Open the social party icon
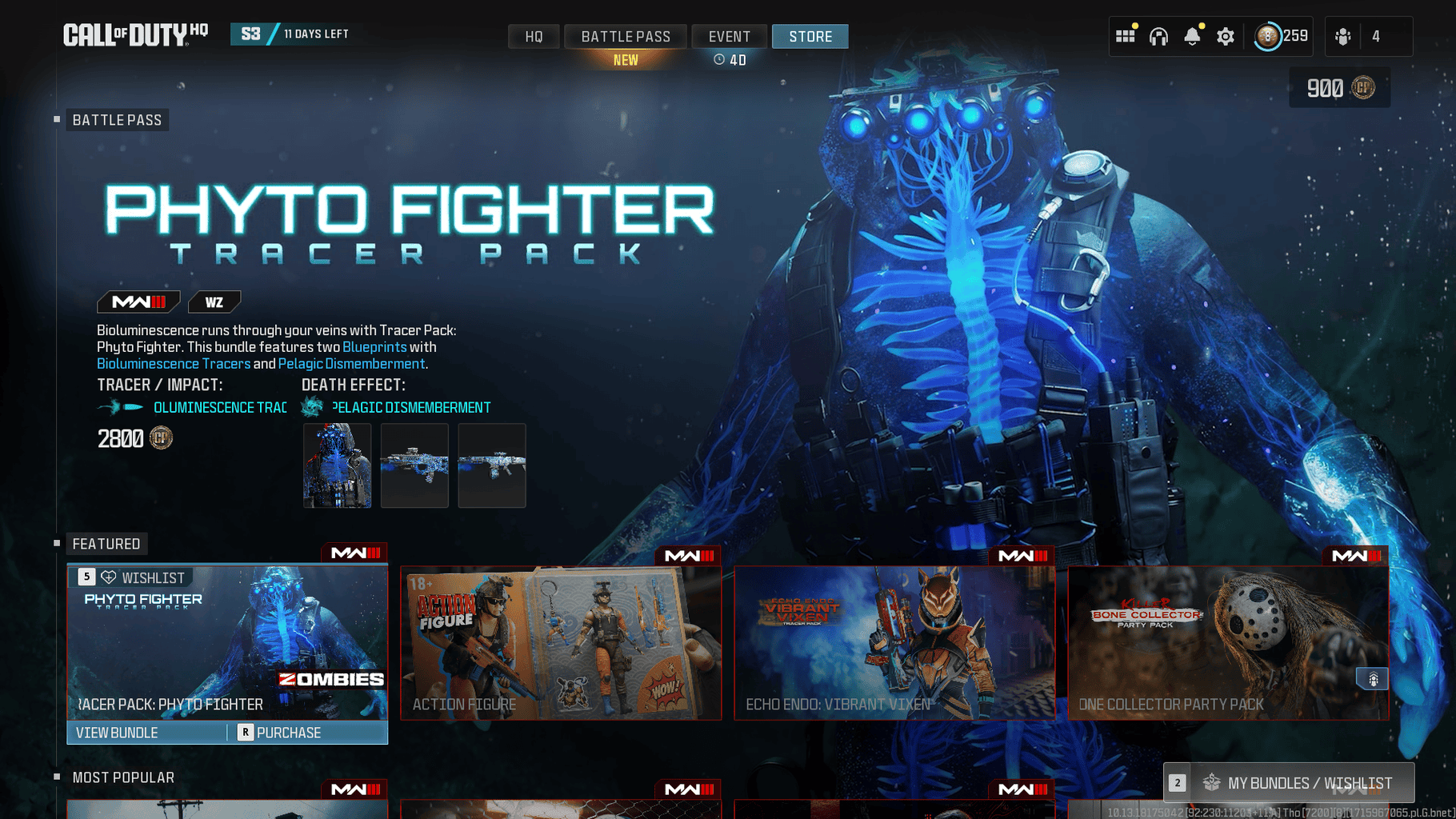Viewport: 1456px width, 819px height. (1343, 36)
